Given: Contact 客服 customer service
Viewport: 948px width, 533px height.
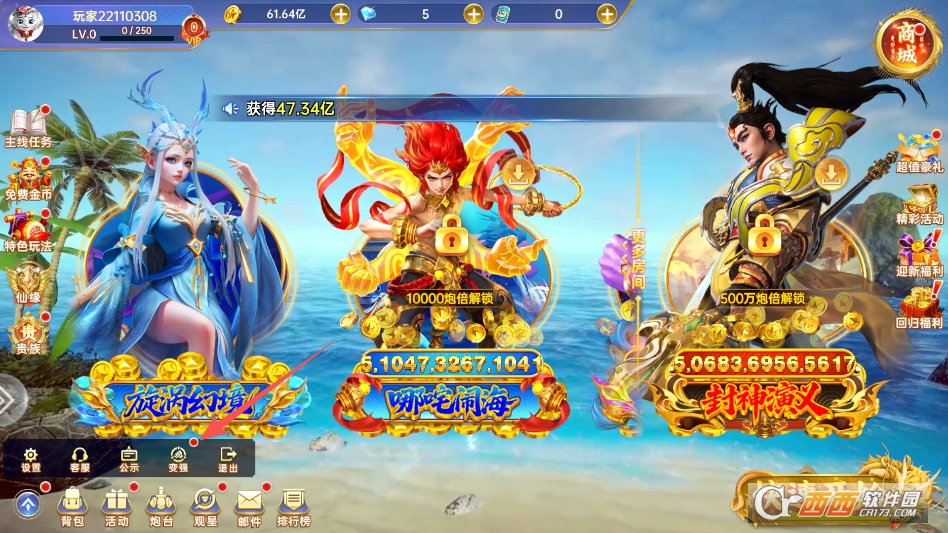Looking at the screenshot, I should point(80,459).
